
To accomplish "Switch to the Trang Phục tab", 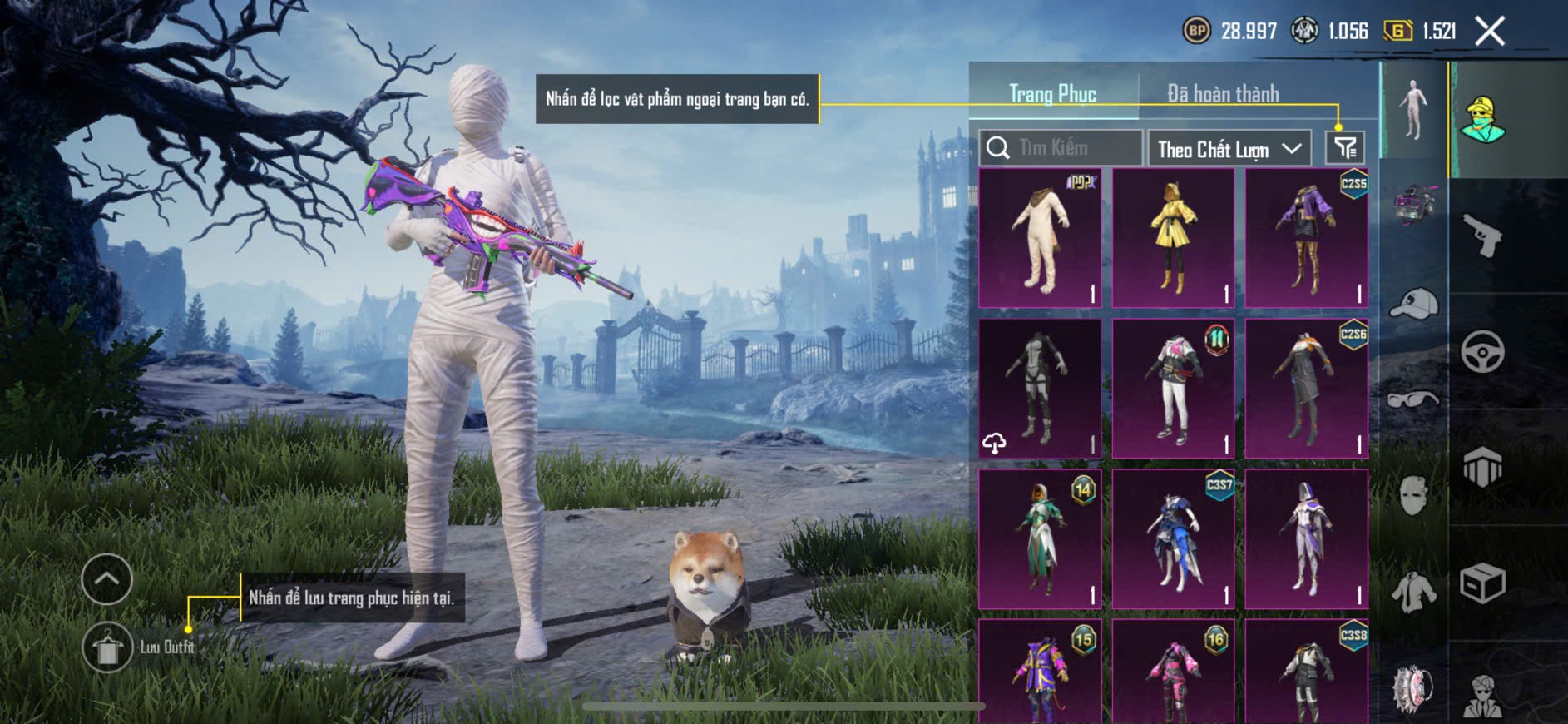I will [1052, 94].
